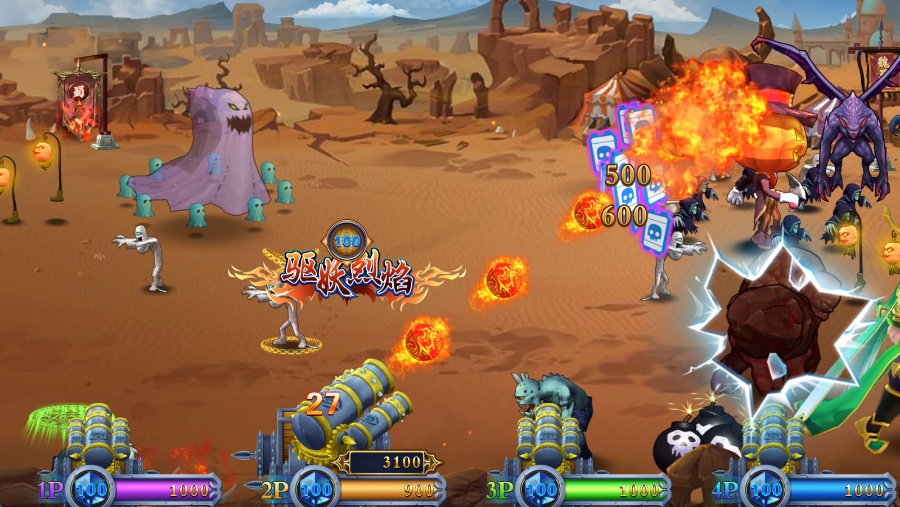Click the 1P bet gem showing 100
This screenshot has height=507, width=900.
(91, 490)
